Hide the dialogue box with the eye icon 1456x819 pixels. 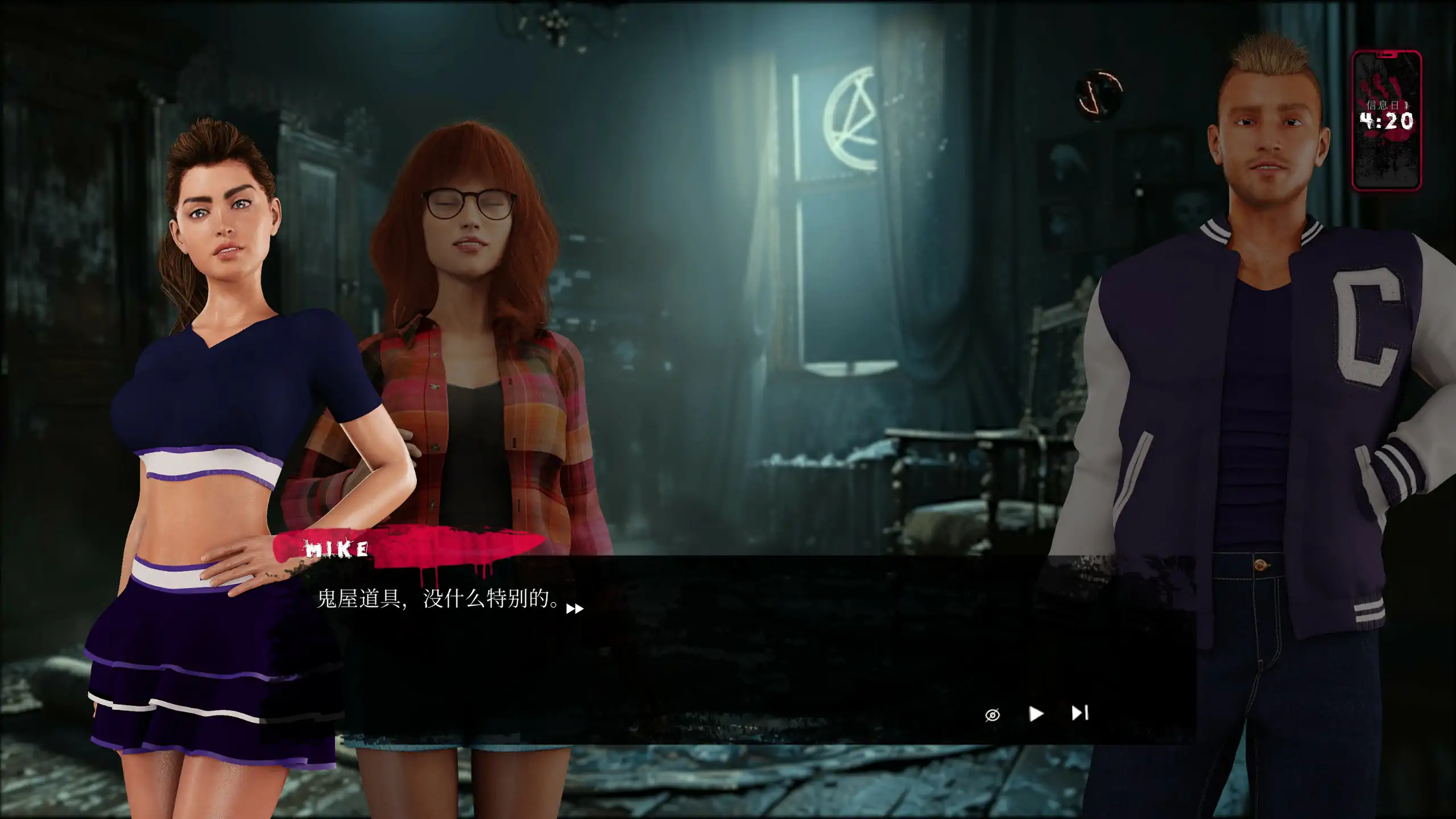pyautogui.click(x=992, y=714)
